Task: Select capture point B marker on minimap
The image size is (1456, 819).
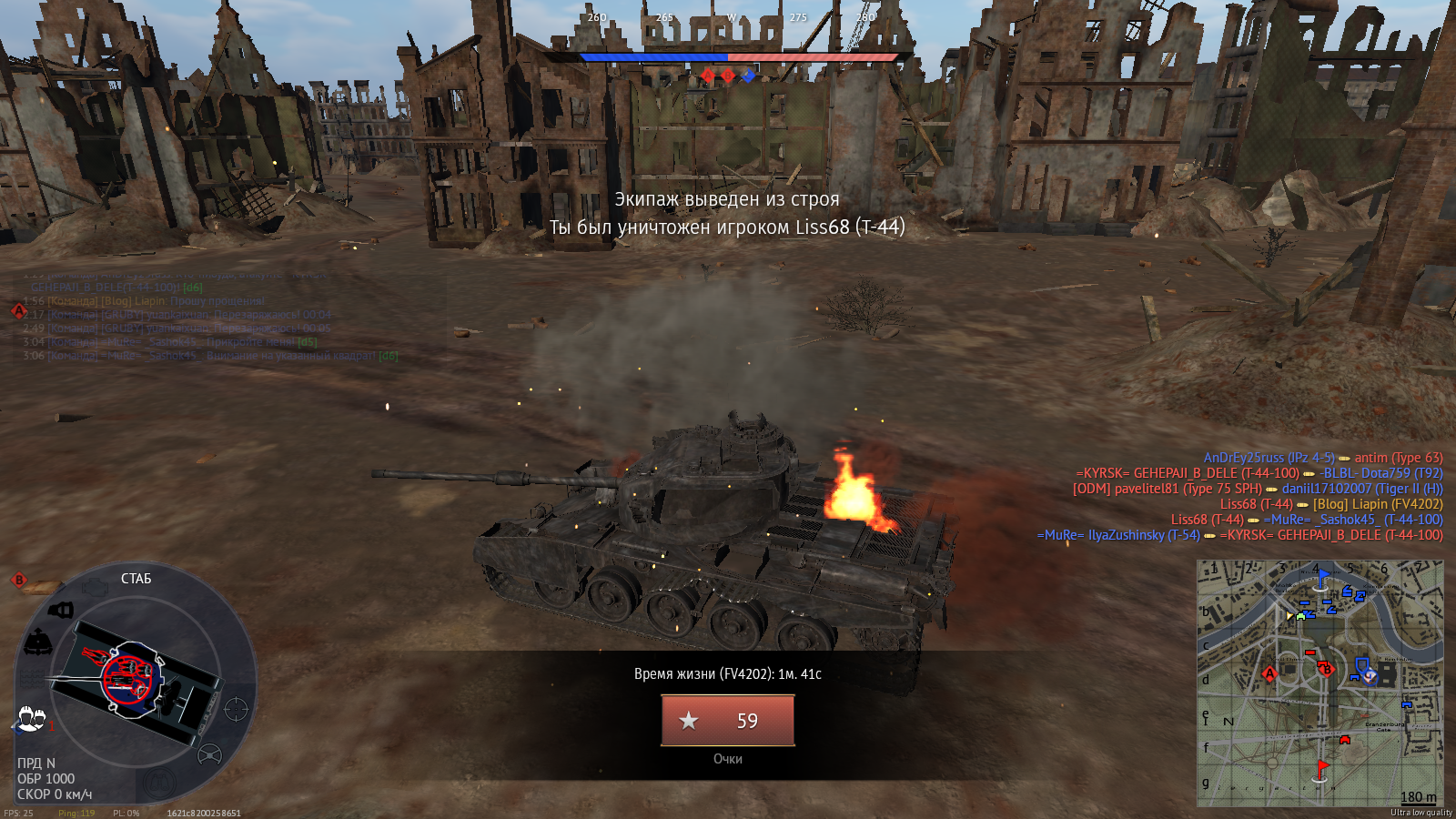Action: pyautogui.click(x=1327, y=670)
